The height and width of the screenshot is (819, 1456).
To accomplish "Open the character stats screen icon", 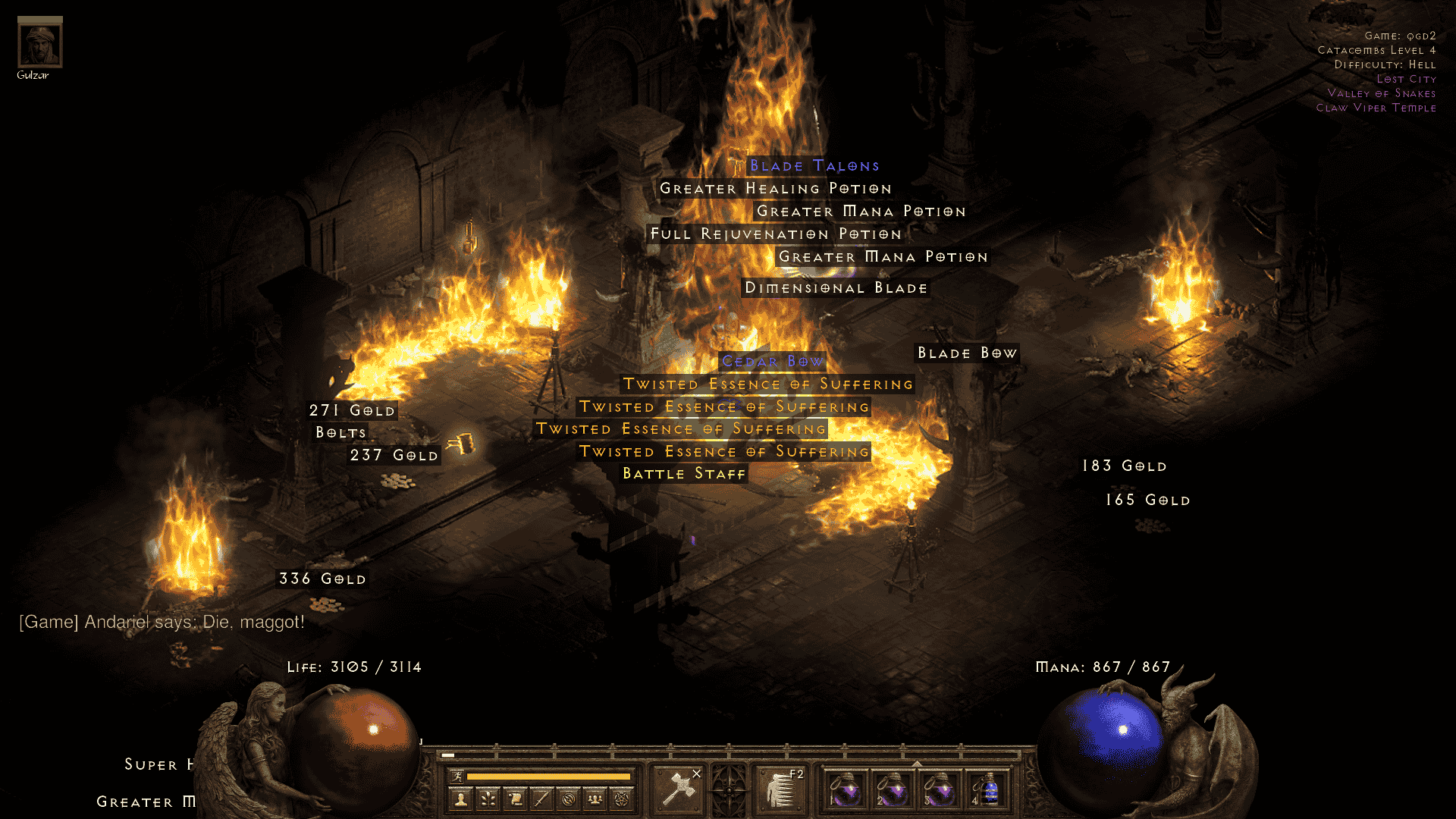I will pos(461,799).
